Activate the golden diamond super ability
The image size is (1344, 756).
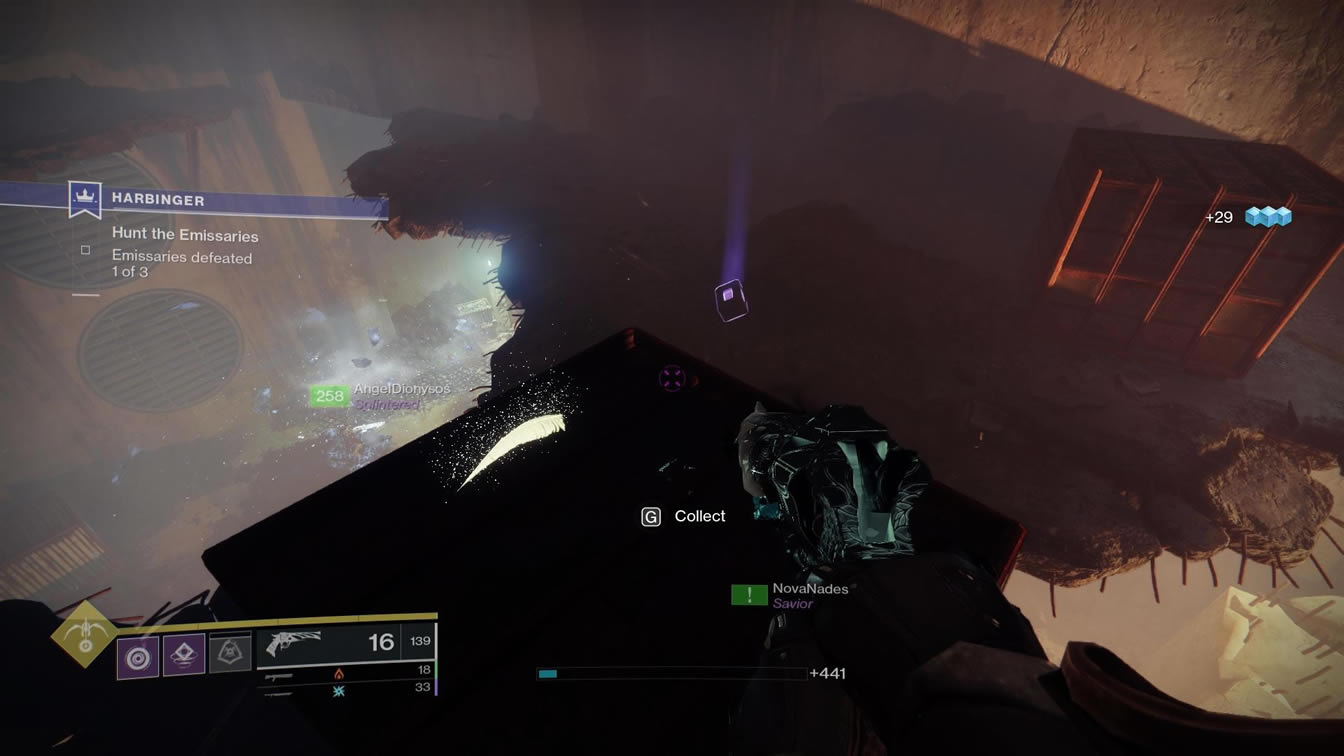(83, 635)
